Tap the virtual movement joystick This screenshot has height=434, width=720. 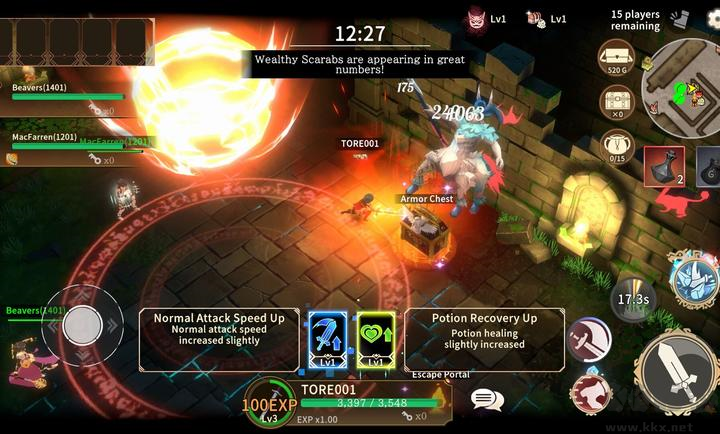pyautogui.click(x=82, y=324)
